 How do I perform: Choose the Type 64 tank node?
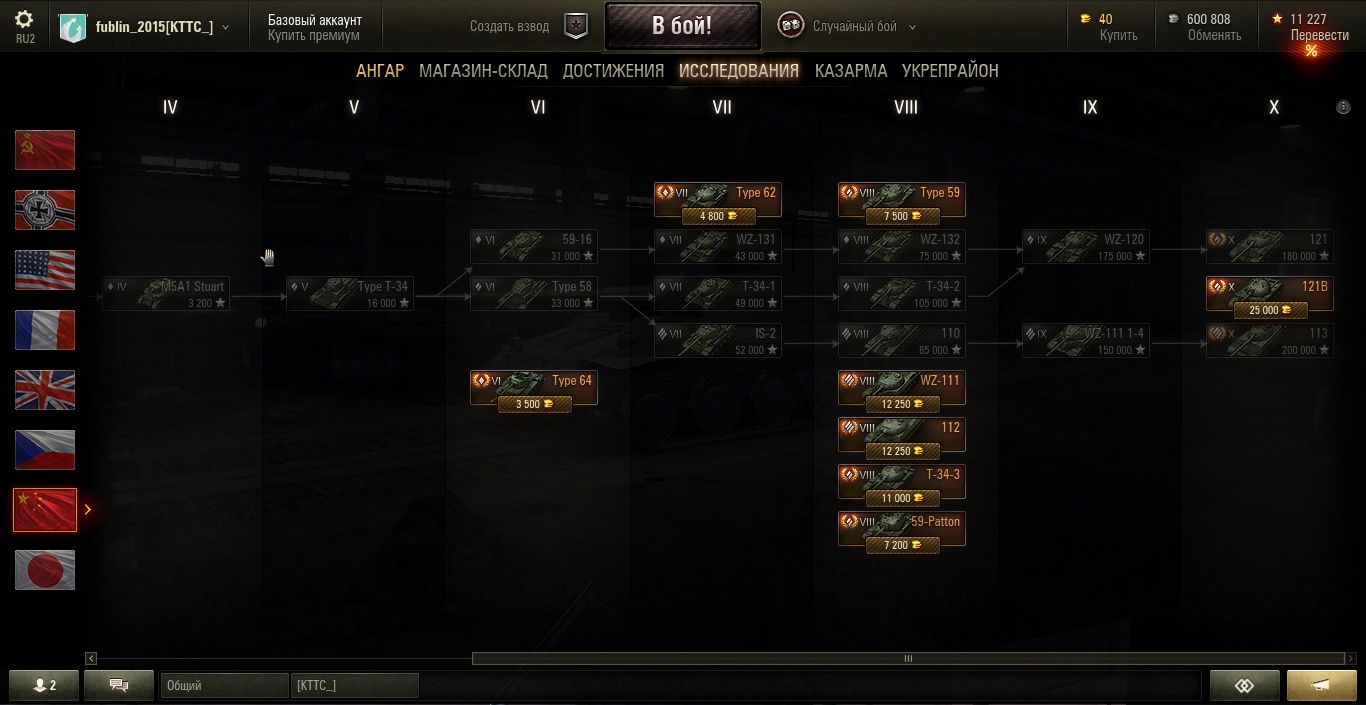click(534, 388)
